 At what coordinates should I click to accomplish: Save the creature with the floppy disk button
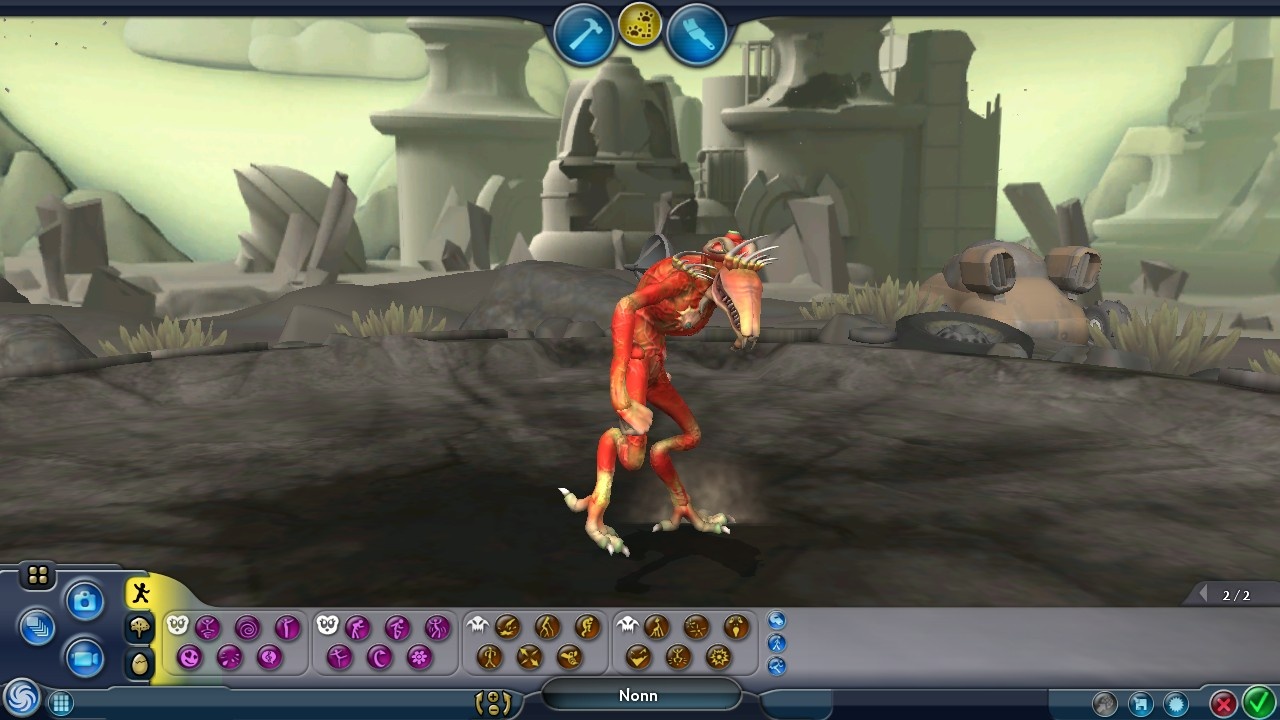[x=1141, y=704]
